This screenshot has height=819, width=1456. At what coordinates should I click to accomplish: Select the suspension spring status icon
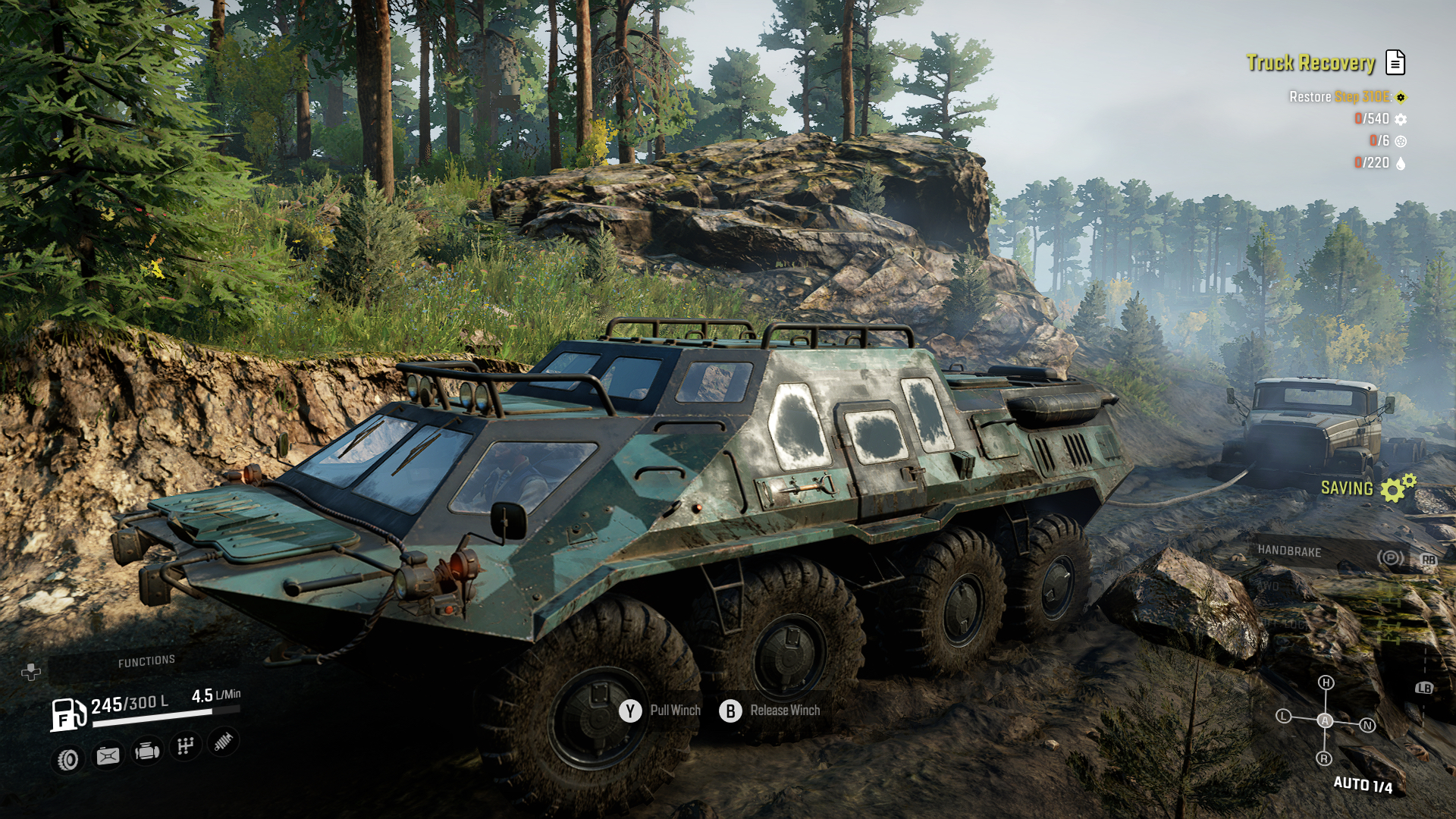pyautogui.click(x=224, y=742)
